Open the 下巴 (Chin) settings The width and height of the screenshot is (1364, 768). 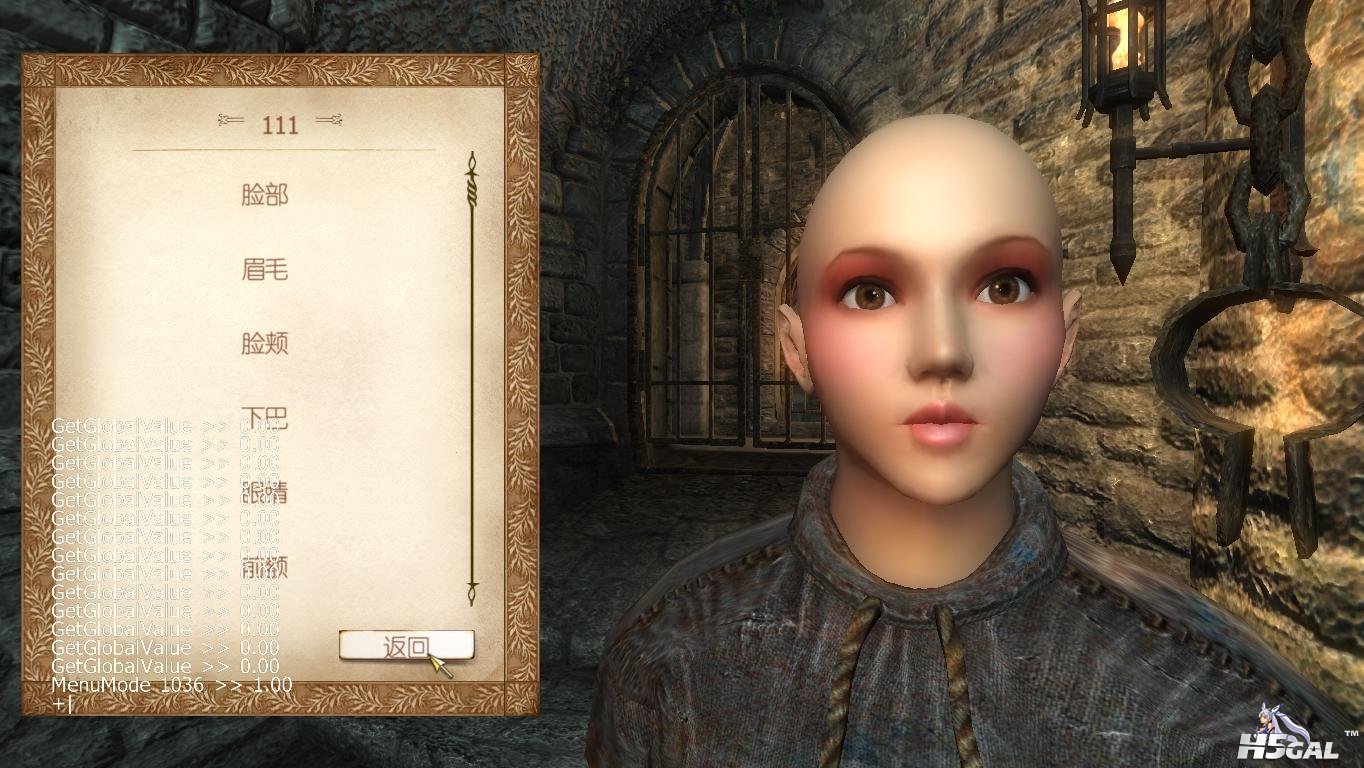pos(264,417)
